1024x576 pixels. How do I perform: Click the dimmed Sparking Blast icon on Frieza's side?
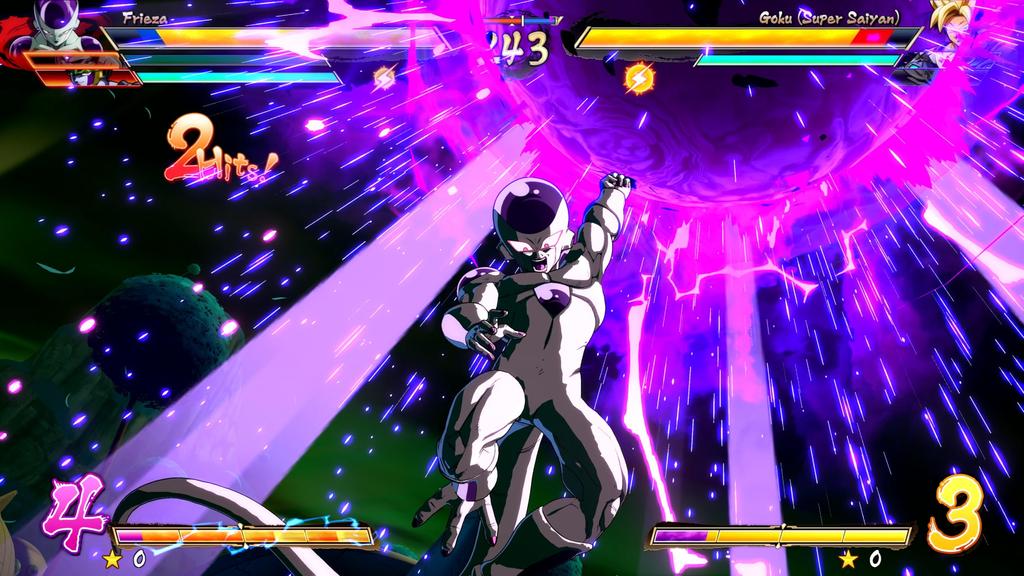click(384, 76)
